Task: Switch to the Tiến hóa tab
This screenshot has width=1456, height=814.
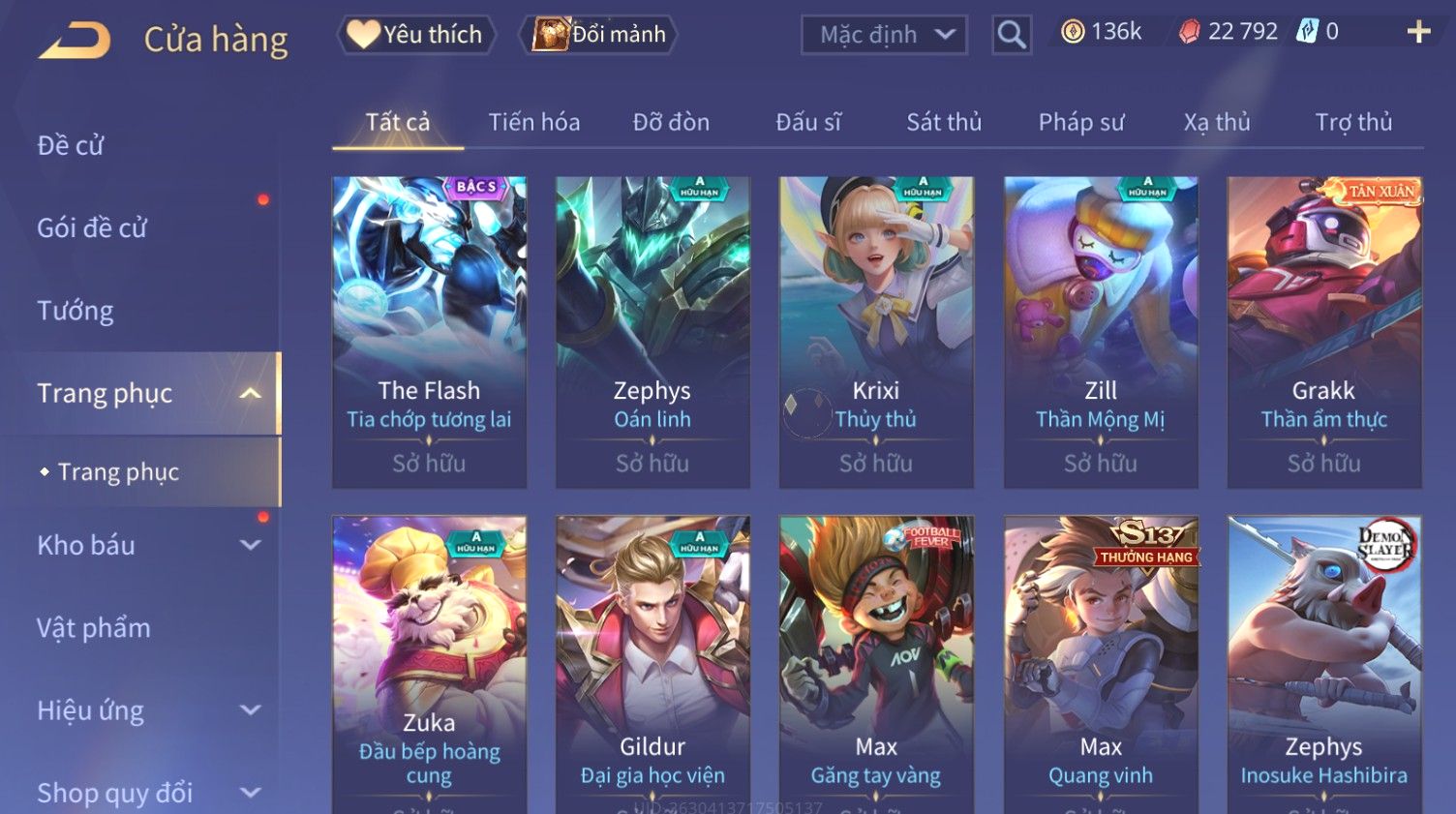Action: (x=533, y=122)
